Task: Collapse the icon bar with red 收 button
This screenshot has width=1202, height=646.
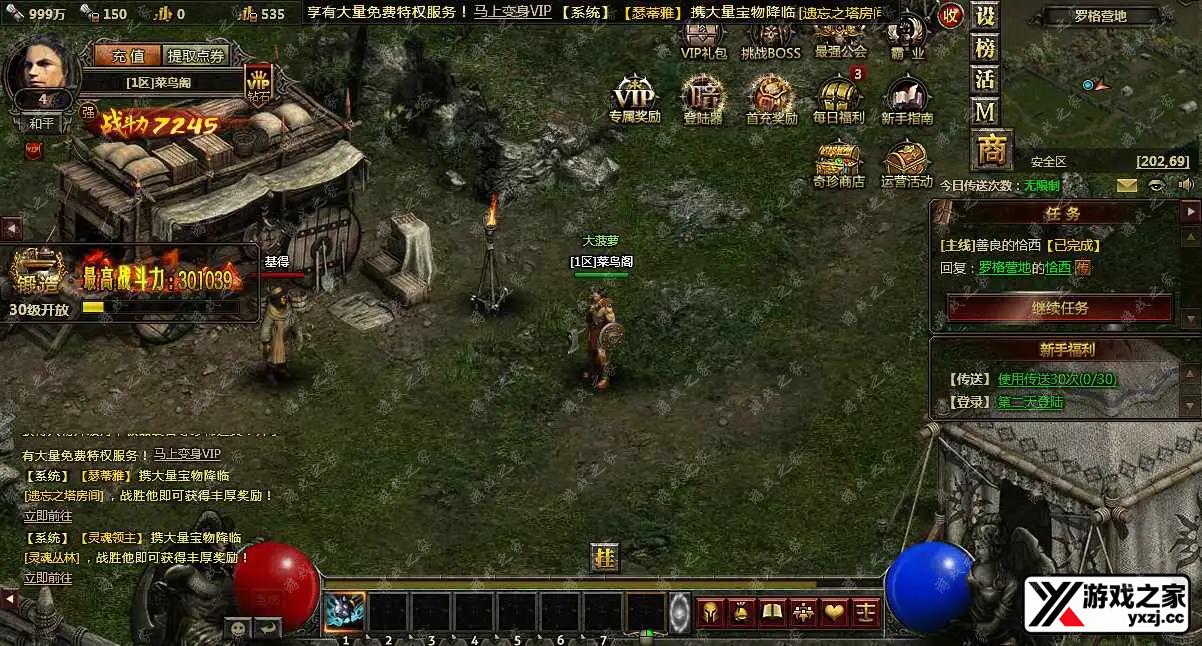Action: (x=950, y=16)
